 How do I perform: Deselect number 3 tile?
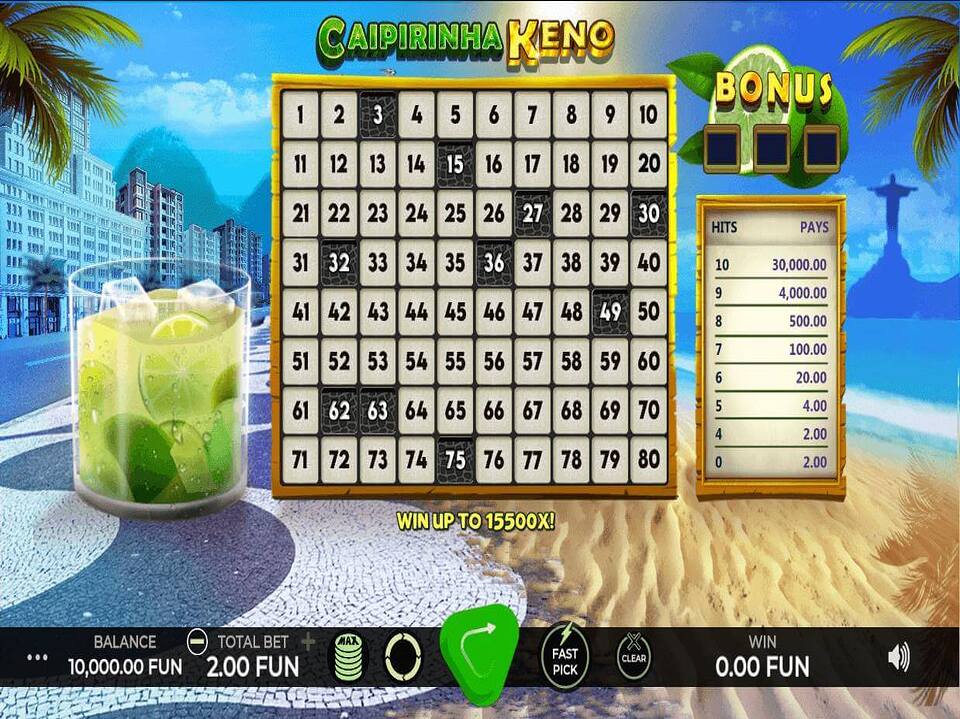point(378,115)
